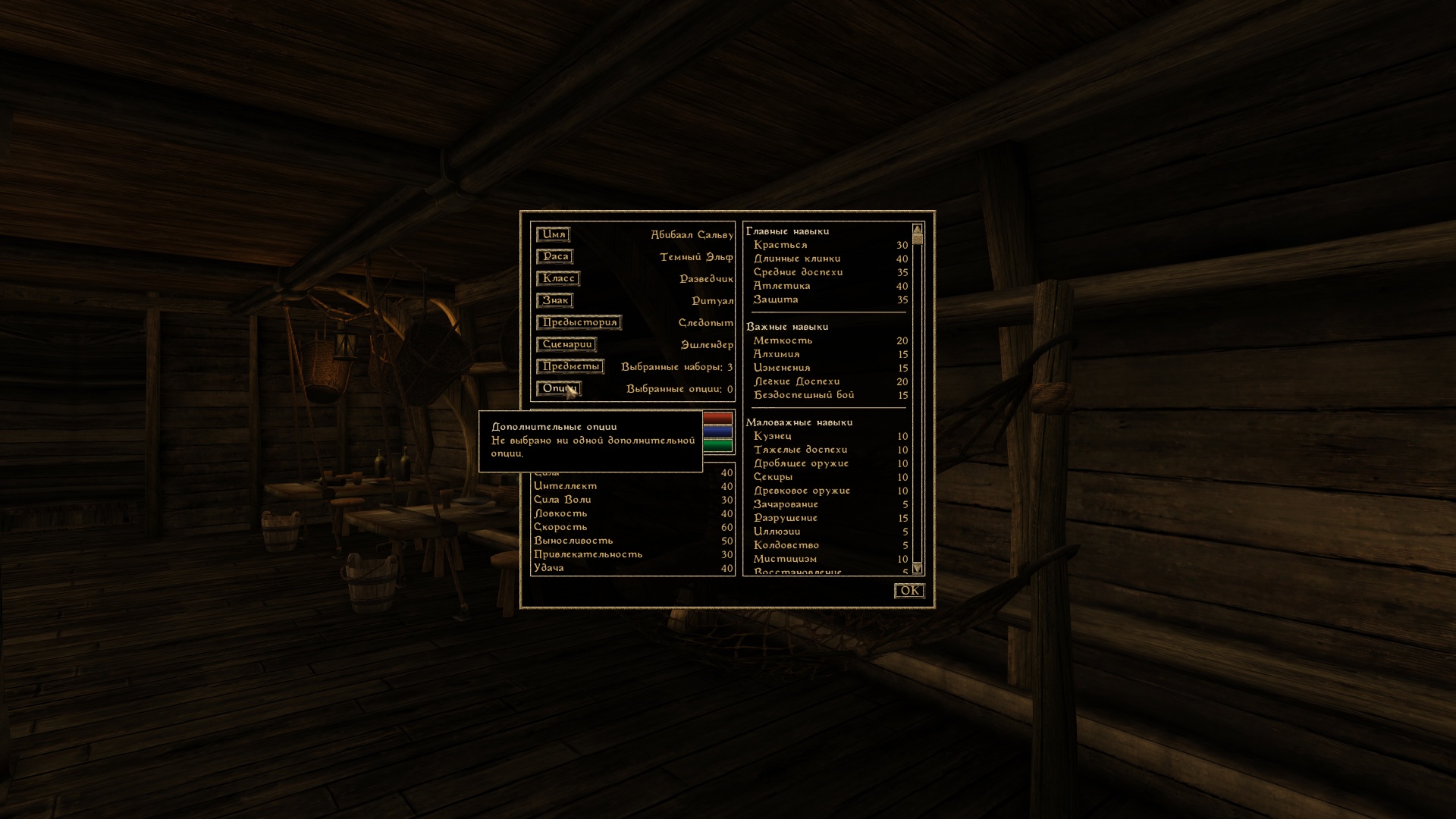Click the skill list scroll-up arrow
This screenshot has width=1456, height=819.
(918, 229)
